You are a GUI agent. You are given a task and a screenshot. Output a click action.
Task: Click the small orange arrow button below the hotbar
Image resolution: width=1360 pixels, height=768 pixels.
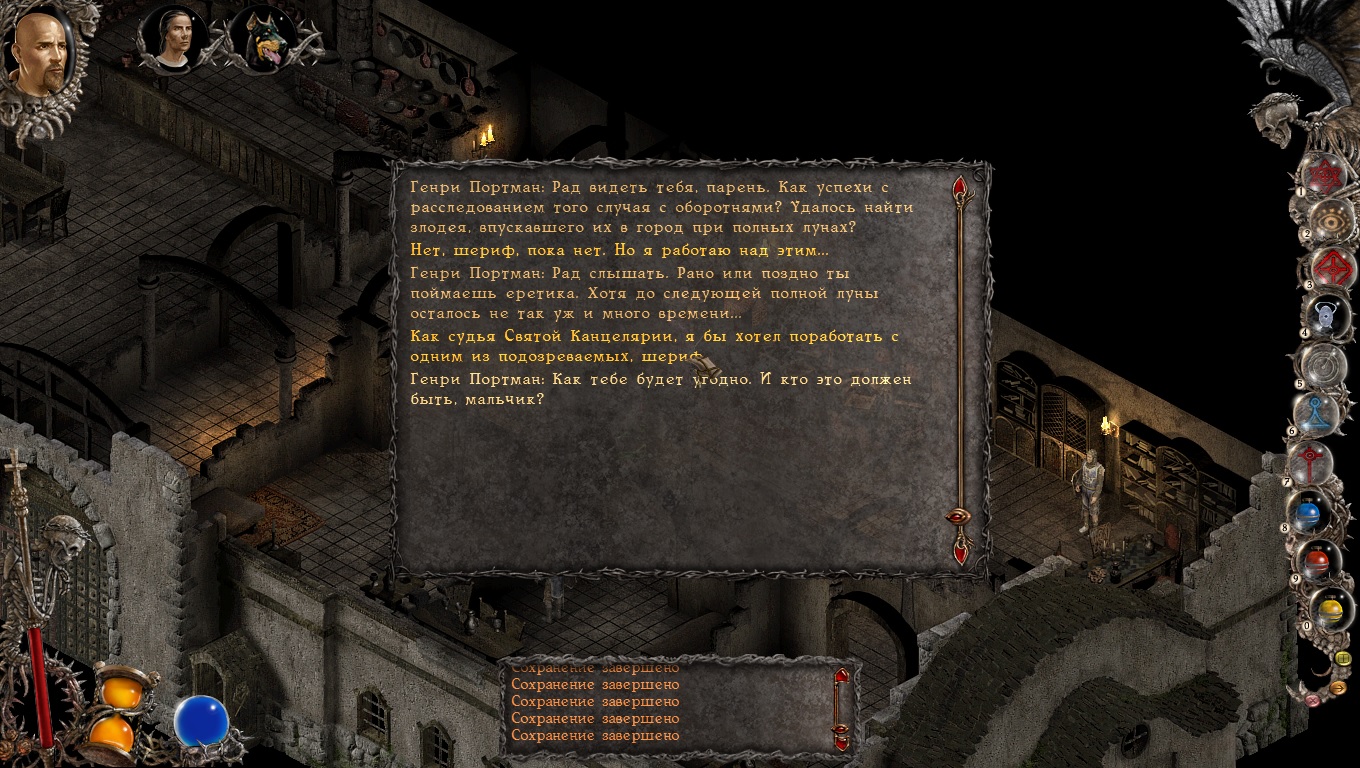1339,687
